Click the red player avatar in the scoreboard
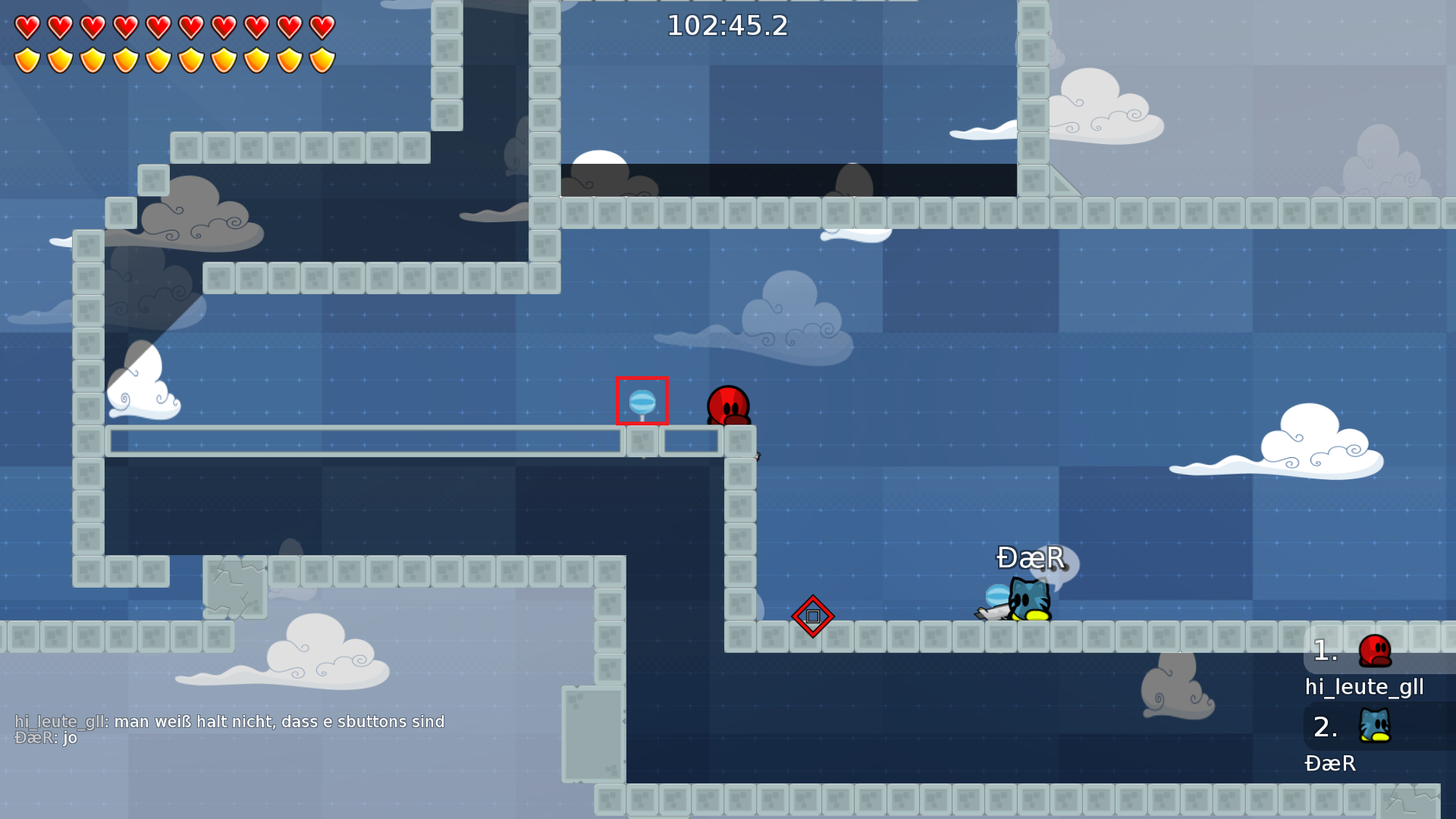Image resolution: width=1456 pixels, height=819 pixels. pos(1373,648)
